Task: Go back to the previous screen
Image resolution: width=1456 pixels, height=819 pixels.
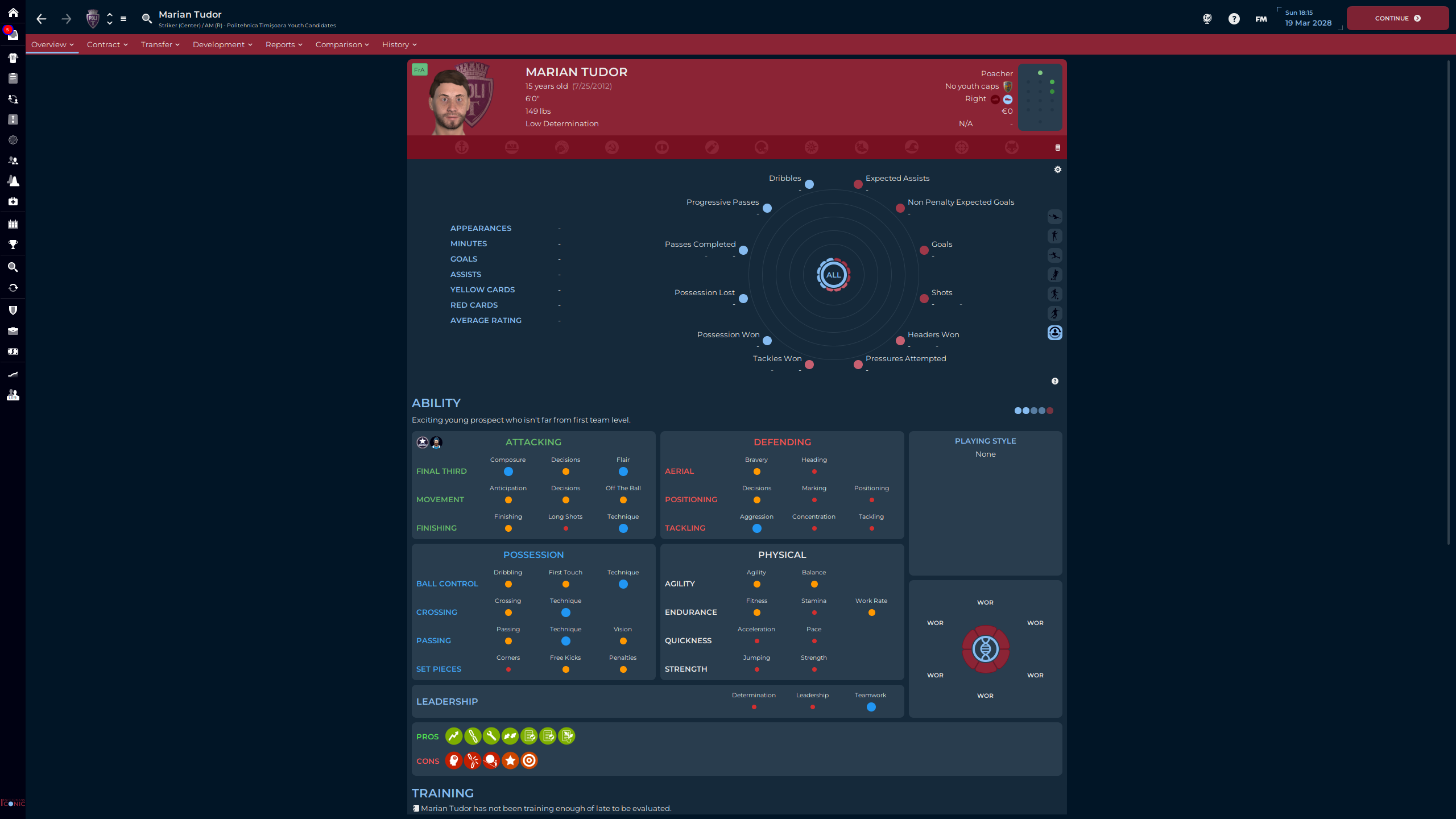Action: (x=41, y=19)
